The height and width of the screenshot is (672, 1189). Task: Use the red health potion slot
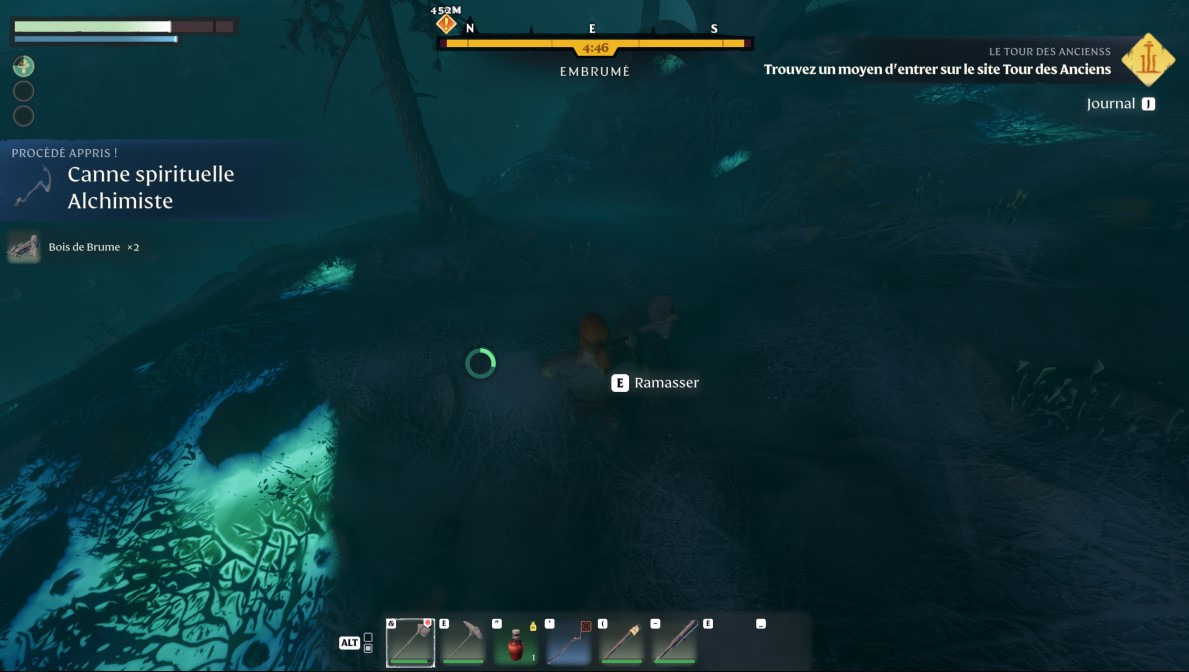[x=516, y=641]
